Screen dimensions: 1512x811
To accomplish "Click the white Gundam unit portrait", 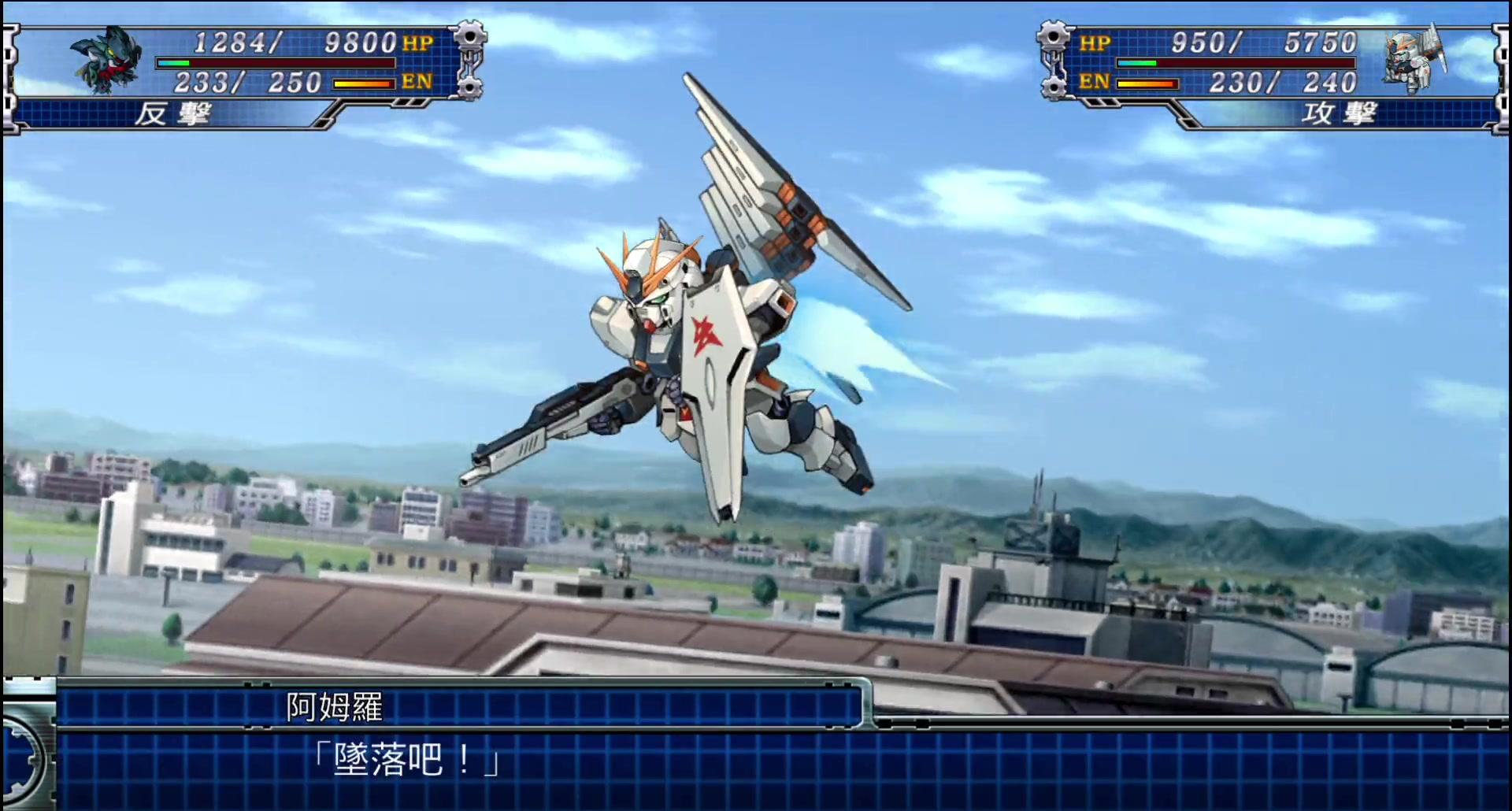I will click(1414, 60).
